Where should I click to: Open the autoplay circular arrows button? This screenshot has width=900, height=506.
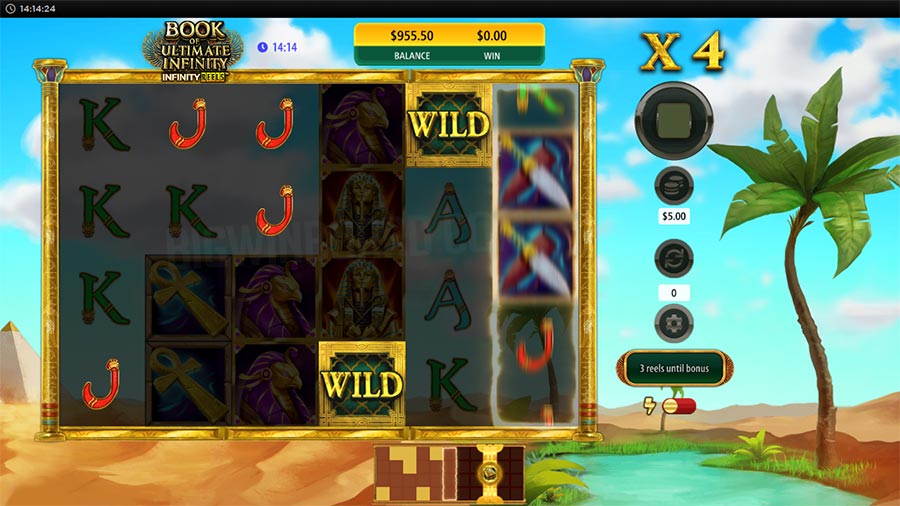674,258
